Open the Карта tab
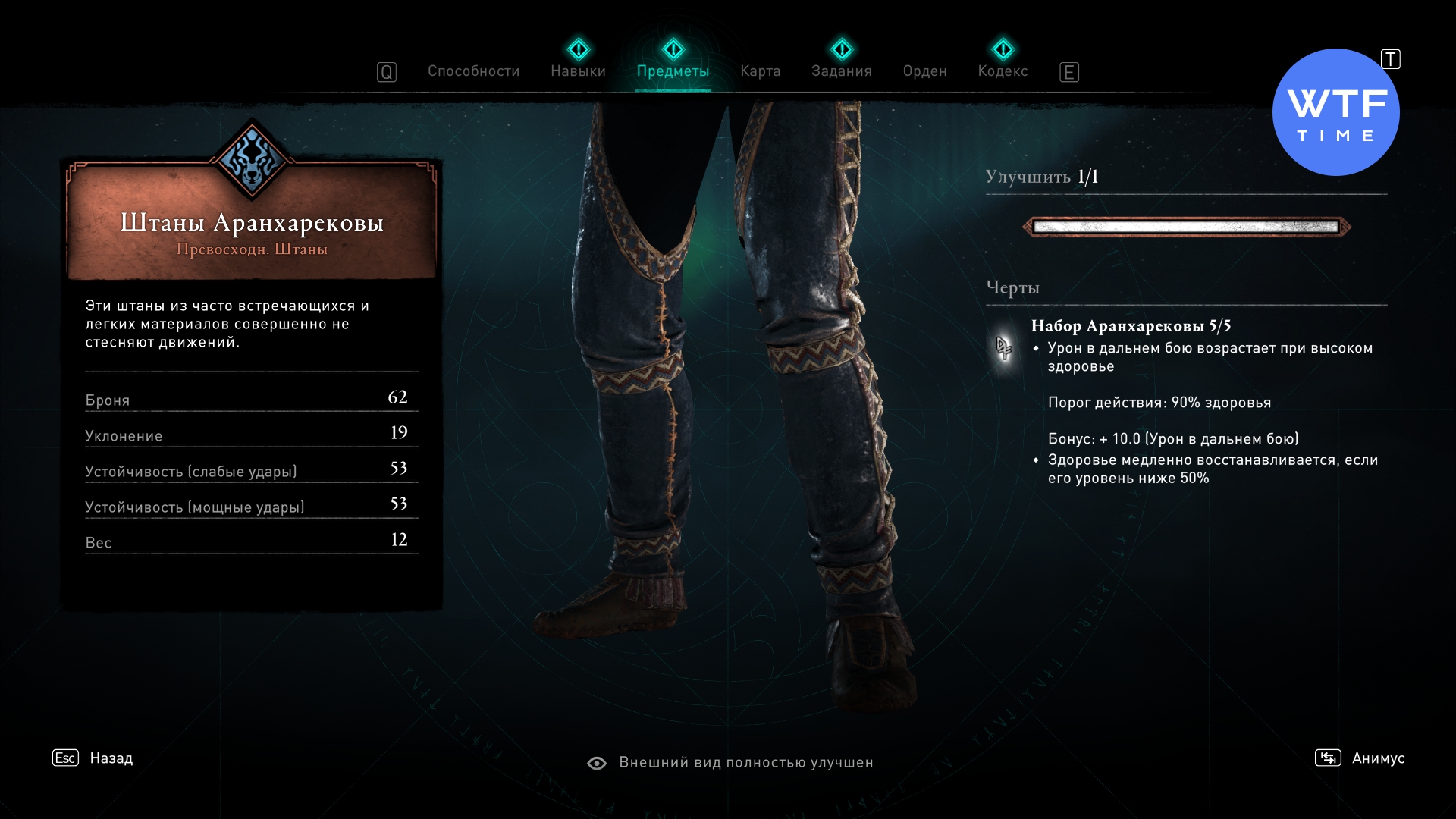This screenshot has height=819, width=1456. [760, 71]
